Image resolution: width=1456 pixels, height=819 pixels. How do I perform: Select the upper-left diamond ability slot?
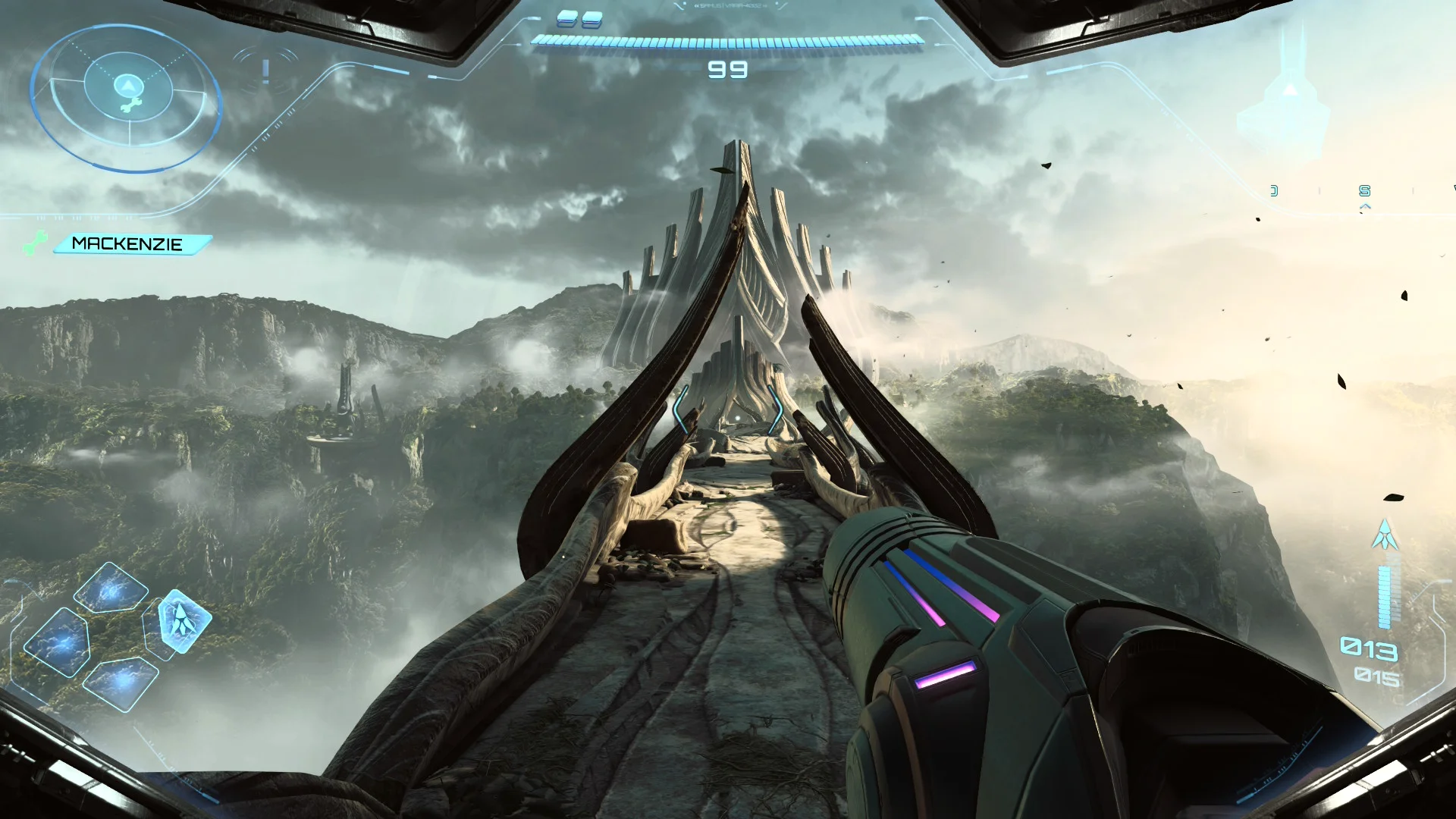coord(112,588)
